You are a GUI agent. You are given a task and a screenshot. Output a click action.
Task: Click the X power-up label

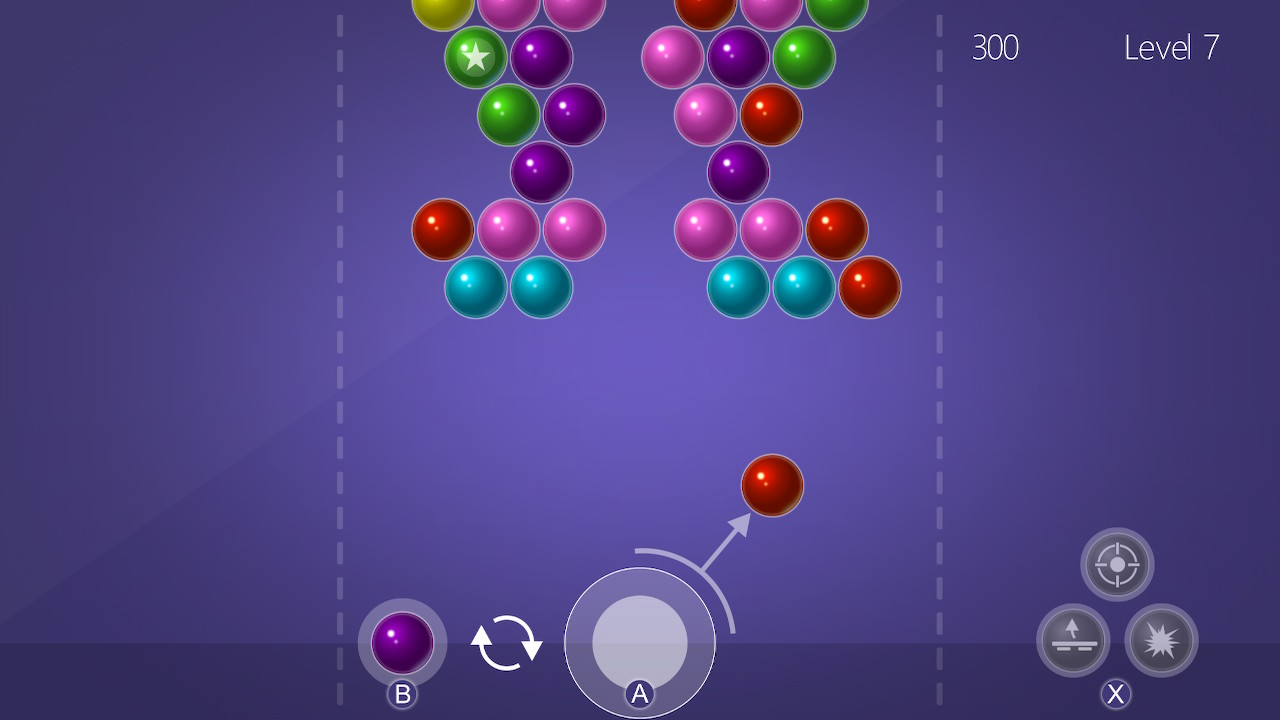coord(1116,692)
